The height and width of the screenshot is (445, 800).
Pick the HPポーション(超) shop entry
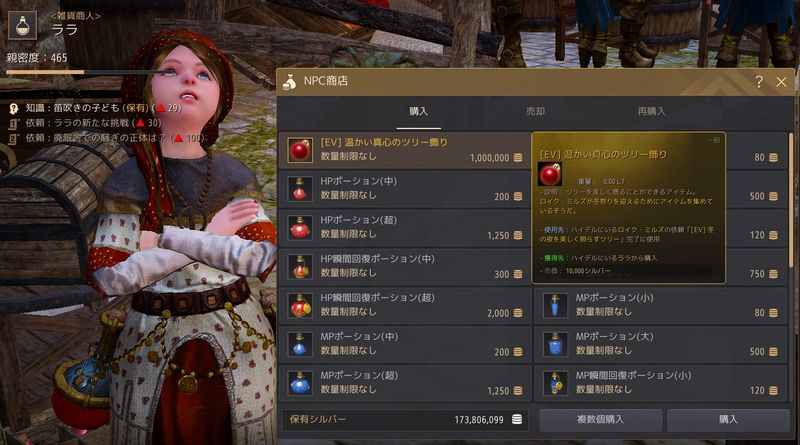point(403,227)
